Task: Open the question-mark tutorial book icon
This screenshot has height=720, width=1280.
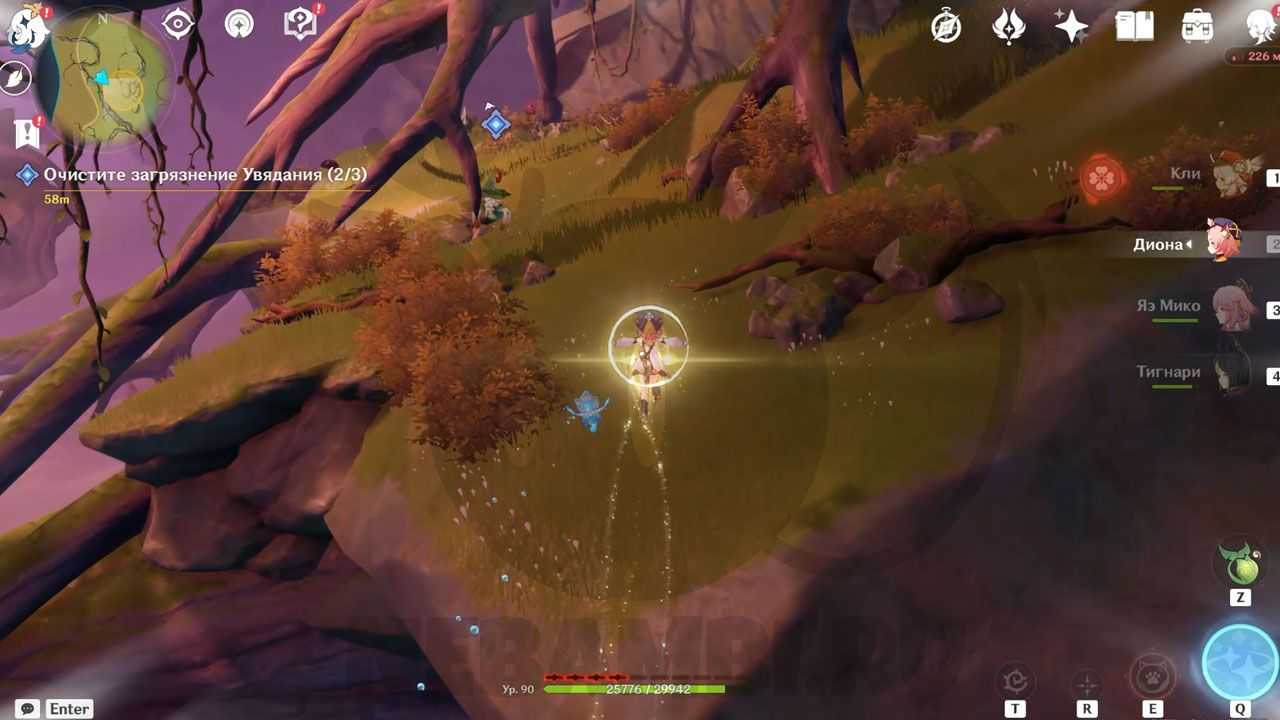Action: (300, 24)
